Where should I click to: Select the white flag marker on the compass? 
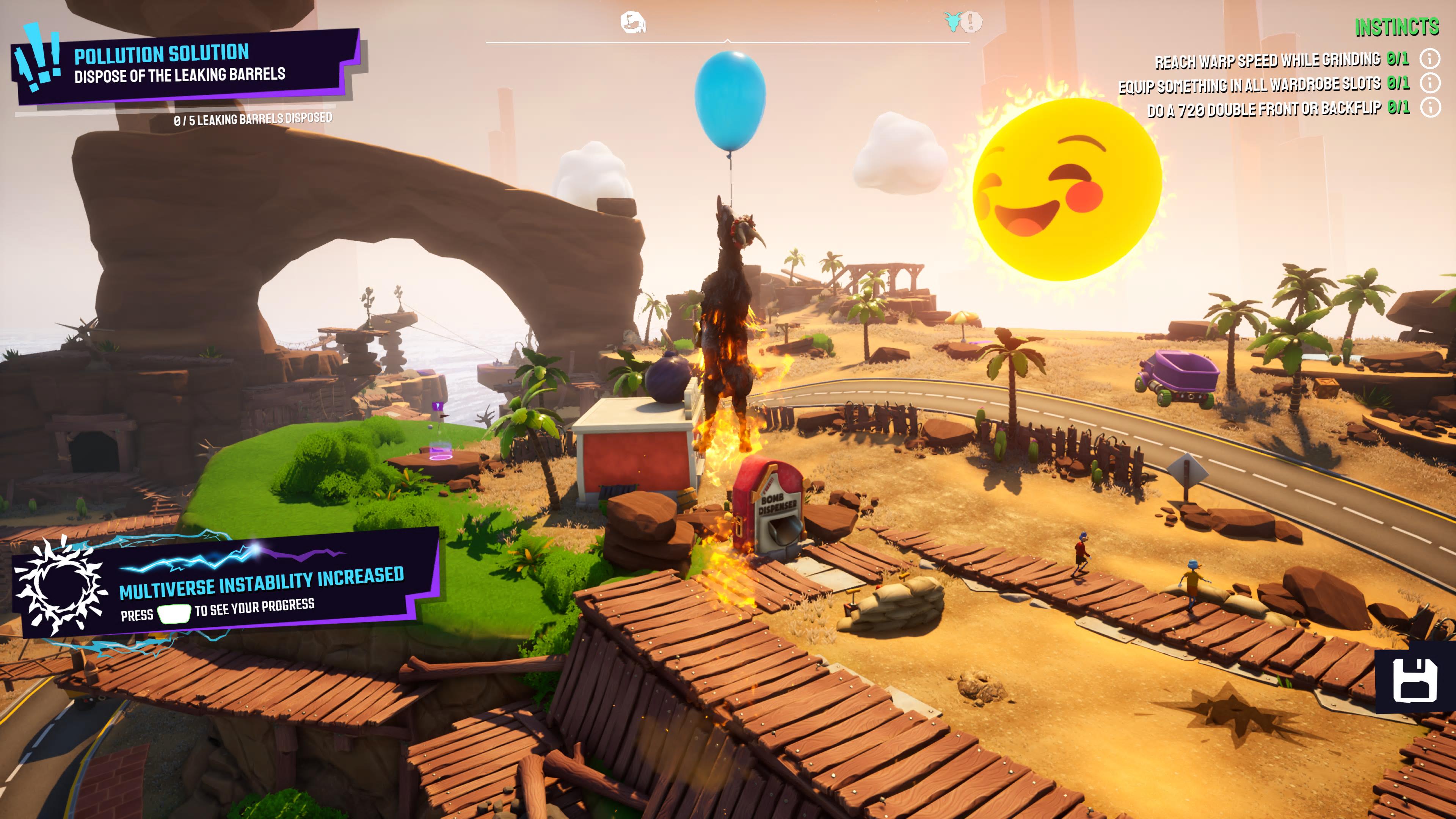(x=632, y=23)
